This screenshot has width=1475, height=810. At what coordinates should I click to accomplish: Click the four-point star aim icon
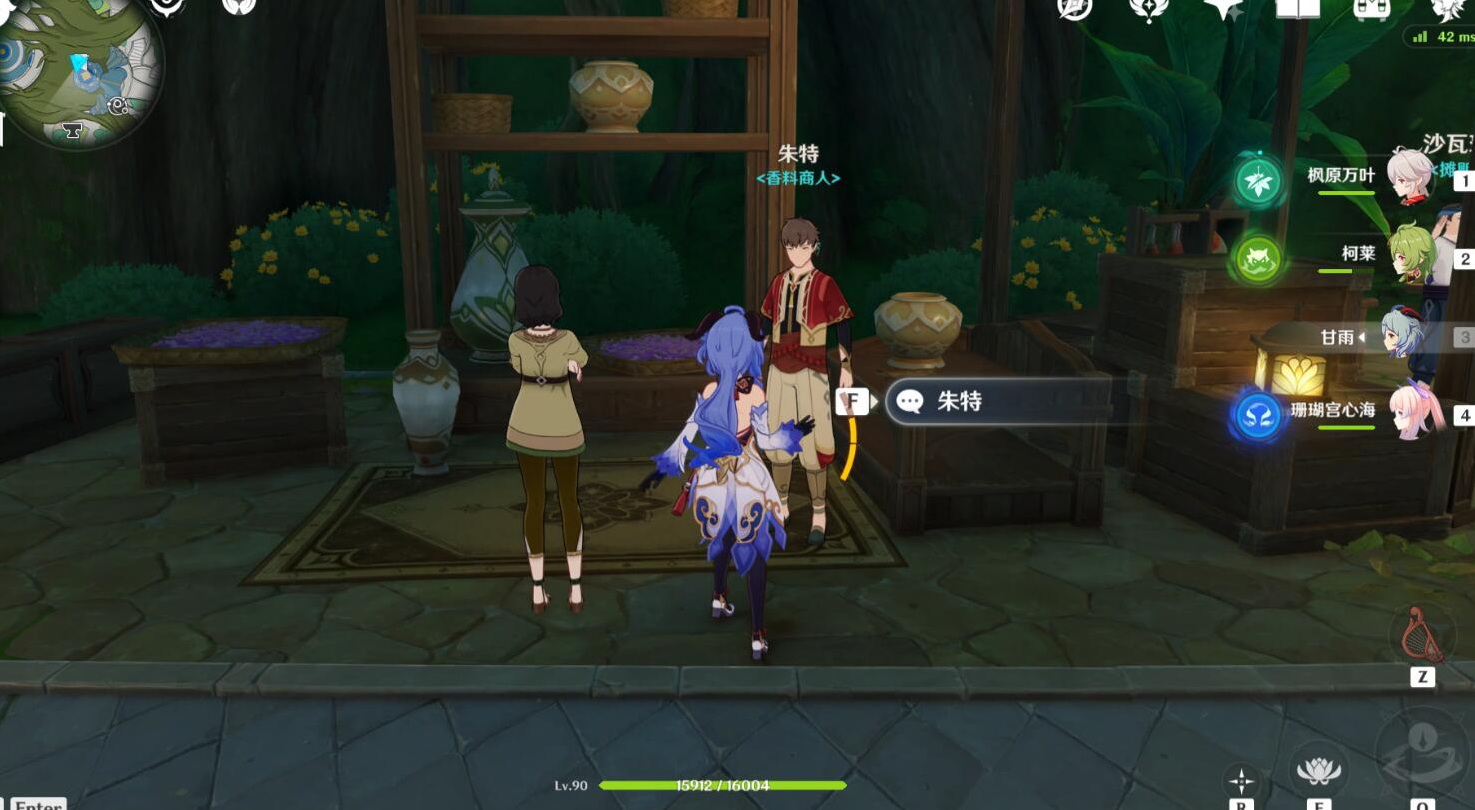coord(1241,781)
